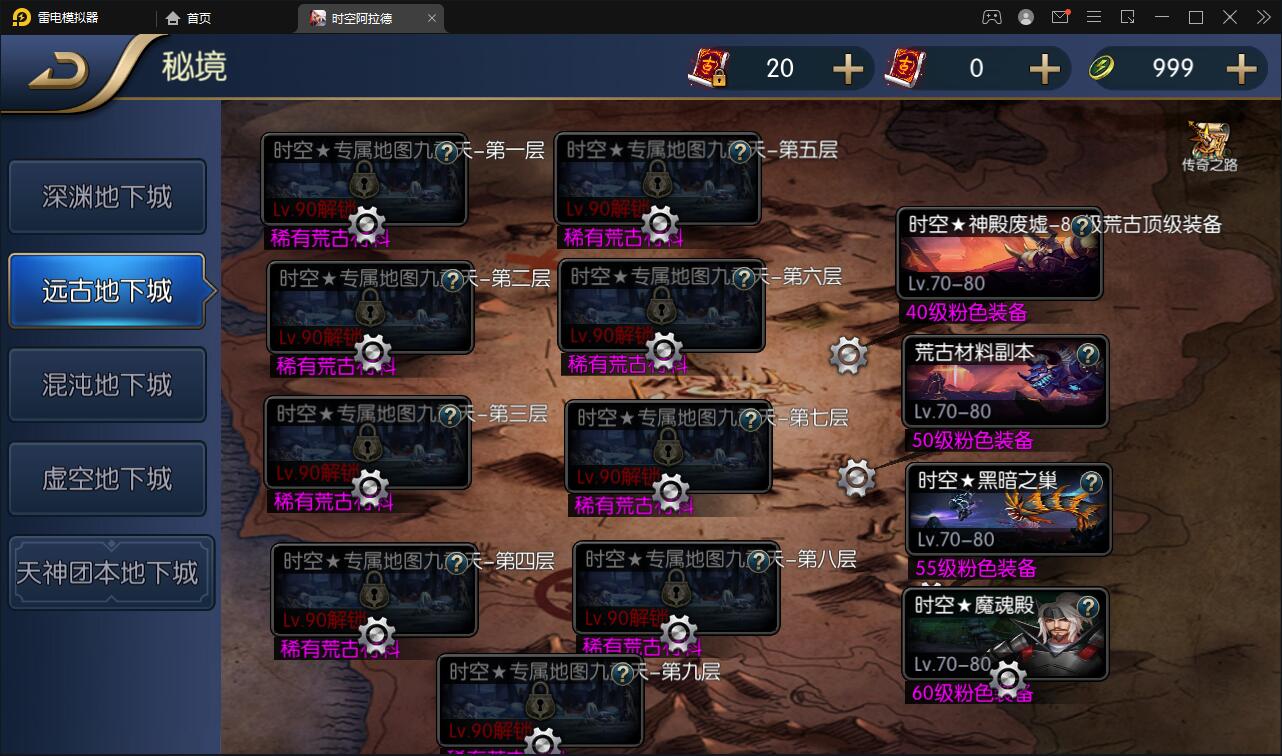1282x756 pixels.
Task: Open the emulator account avatar
Action: 1025,17
